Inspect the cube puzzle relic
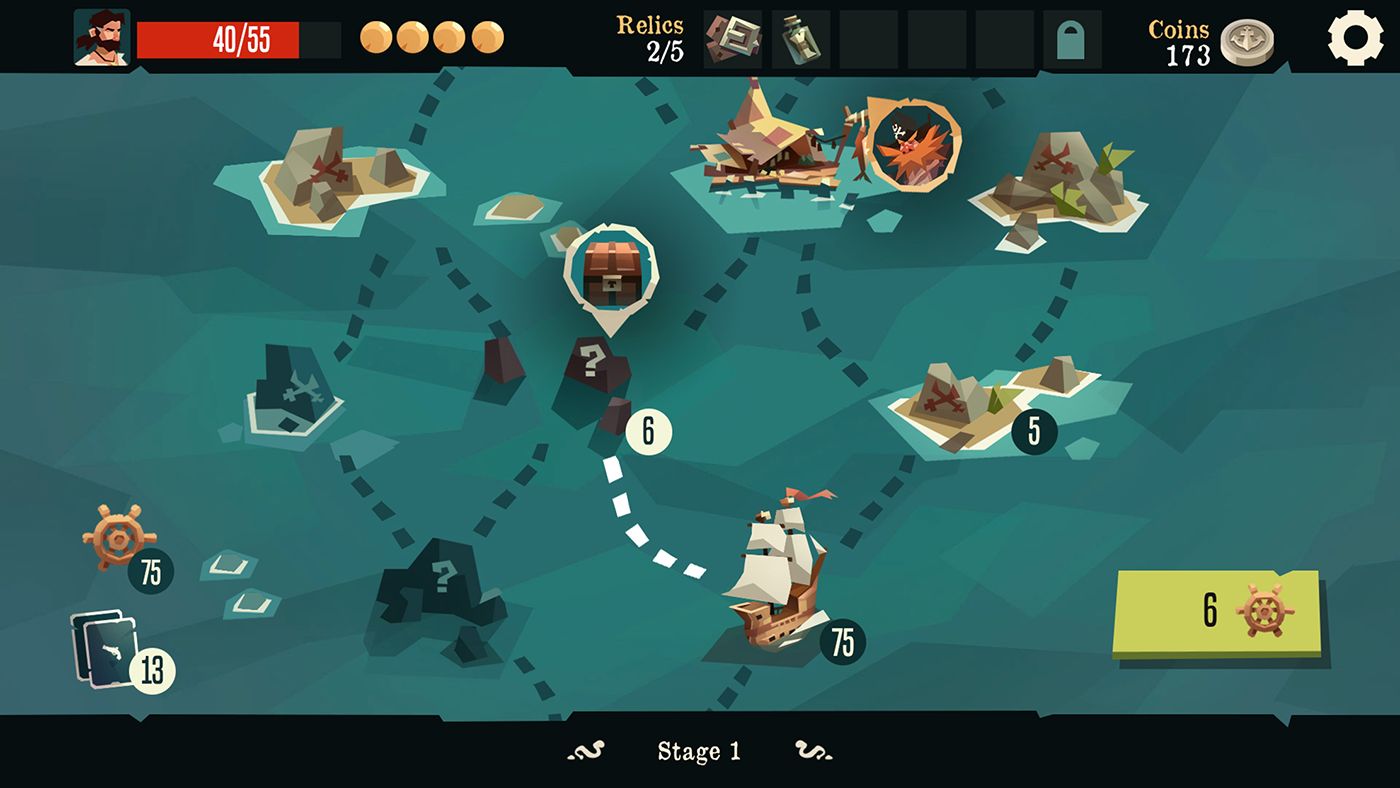The height and width of the screenshot is (788, 1400). (732, 39)
